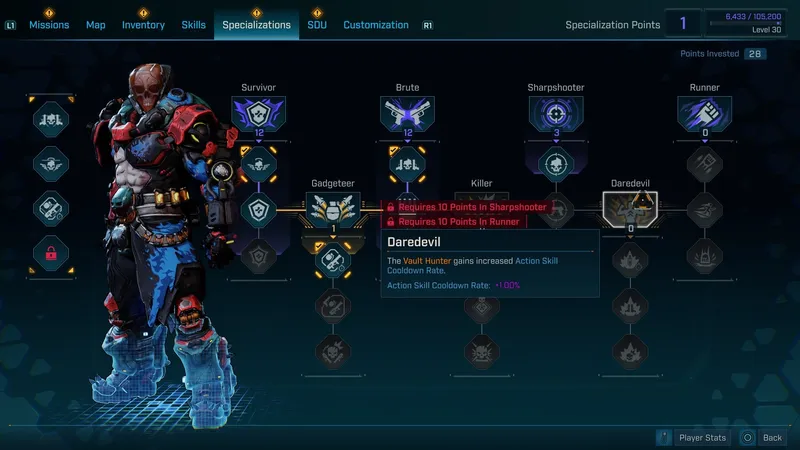This screenshot has height=450, width=800.
Task: Pick the Runner fist icon
Action: (x=704, y=115)
